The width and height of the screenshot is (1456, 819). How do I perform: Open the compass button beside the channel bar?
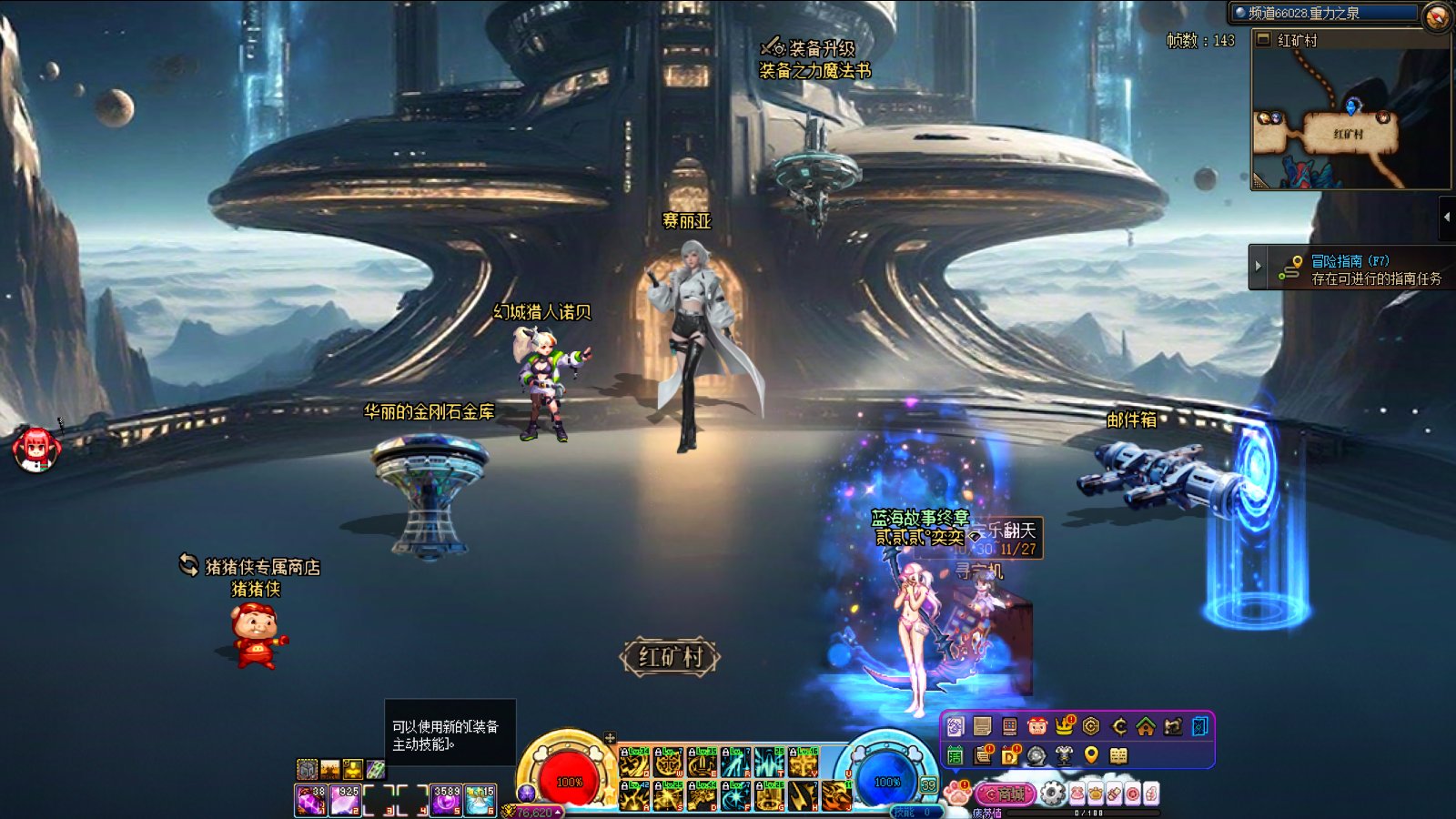tap(1437, 15)
